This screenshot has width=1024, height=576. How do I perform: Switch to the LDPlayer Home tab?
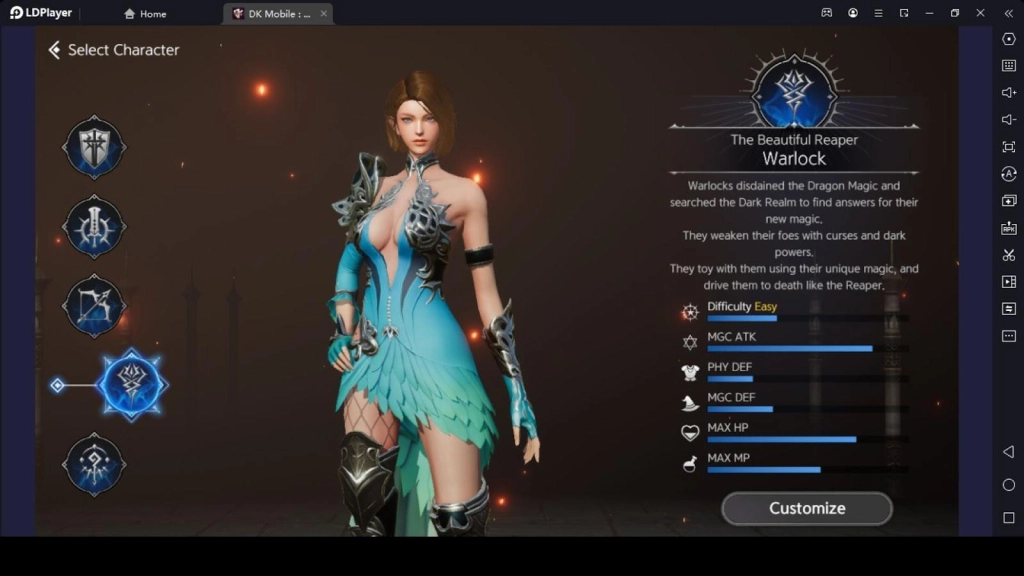pyautogui.click(x=145, y=14)
